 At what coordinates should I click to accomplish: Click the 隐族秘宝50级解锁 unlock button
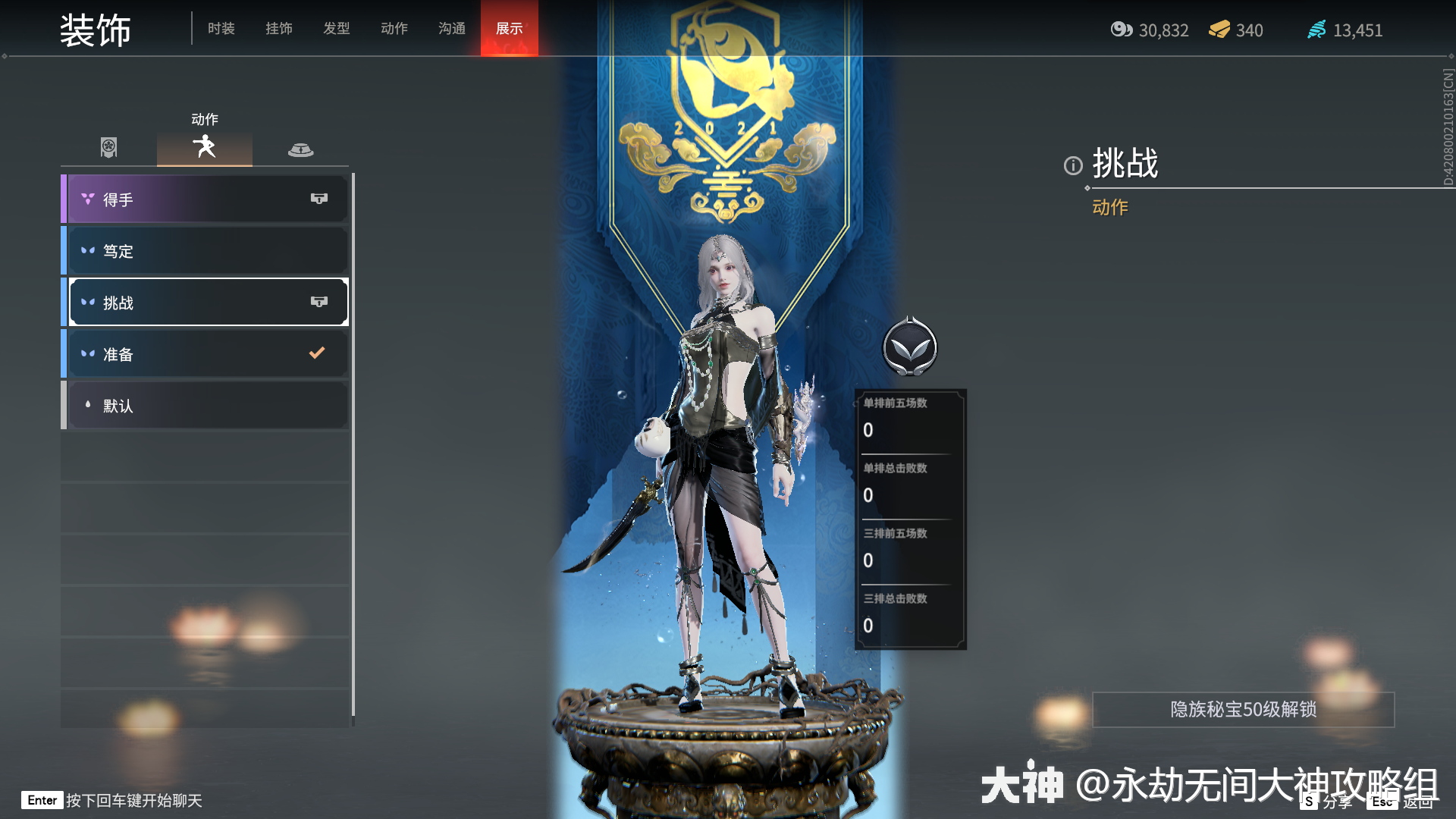coord(1242,711)
